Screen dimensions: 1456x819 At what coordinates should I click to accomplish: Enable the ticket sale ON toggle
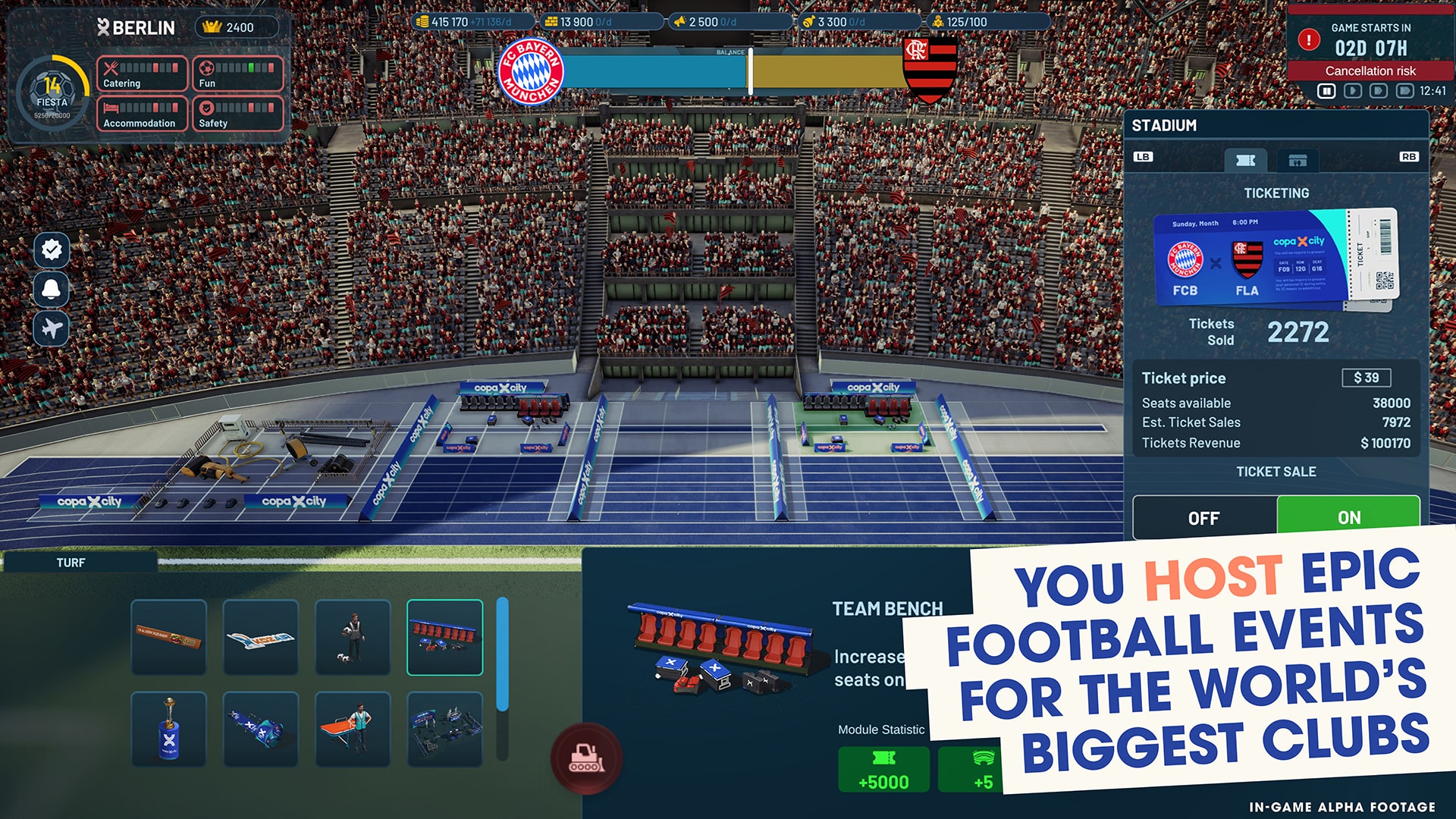pyautogui.click(x=1349, y=517)
